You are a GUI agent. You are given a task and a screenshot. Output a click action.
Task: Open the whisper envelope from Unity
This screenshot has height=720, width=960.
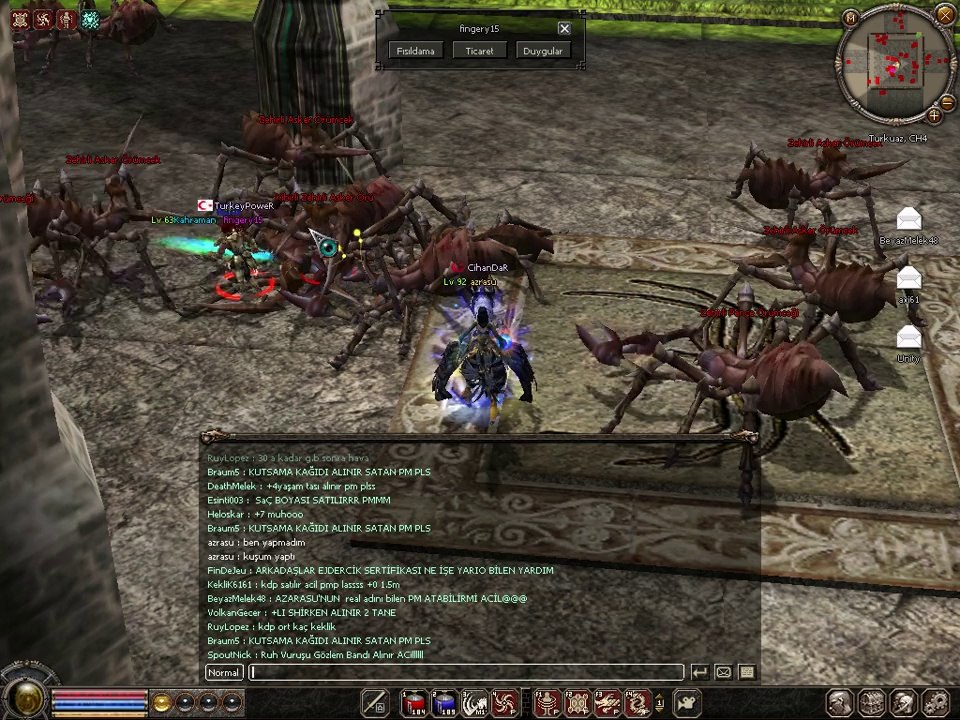(x=909, y=337)
